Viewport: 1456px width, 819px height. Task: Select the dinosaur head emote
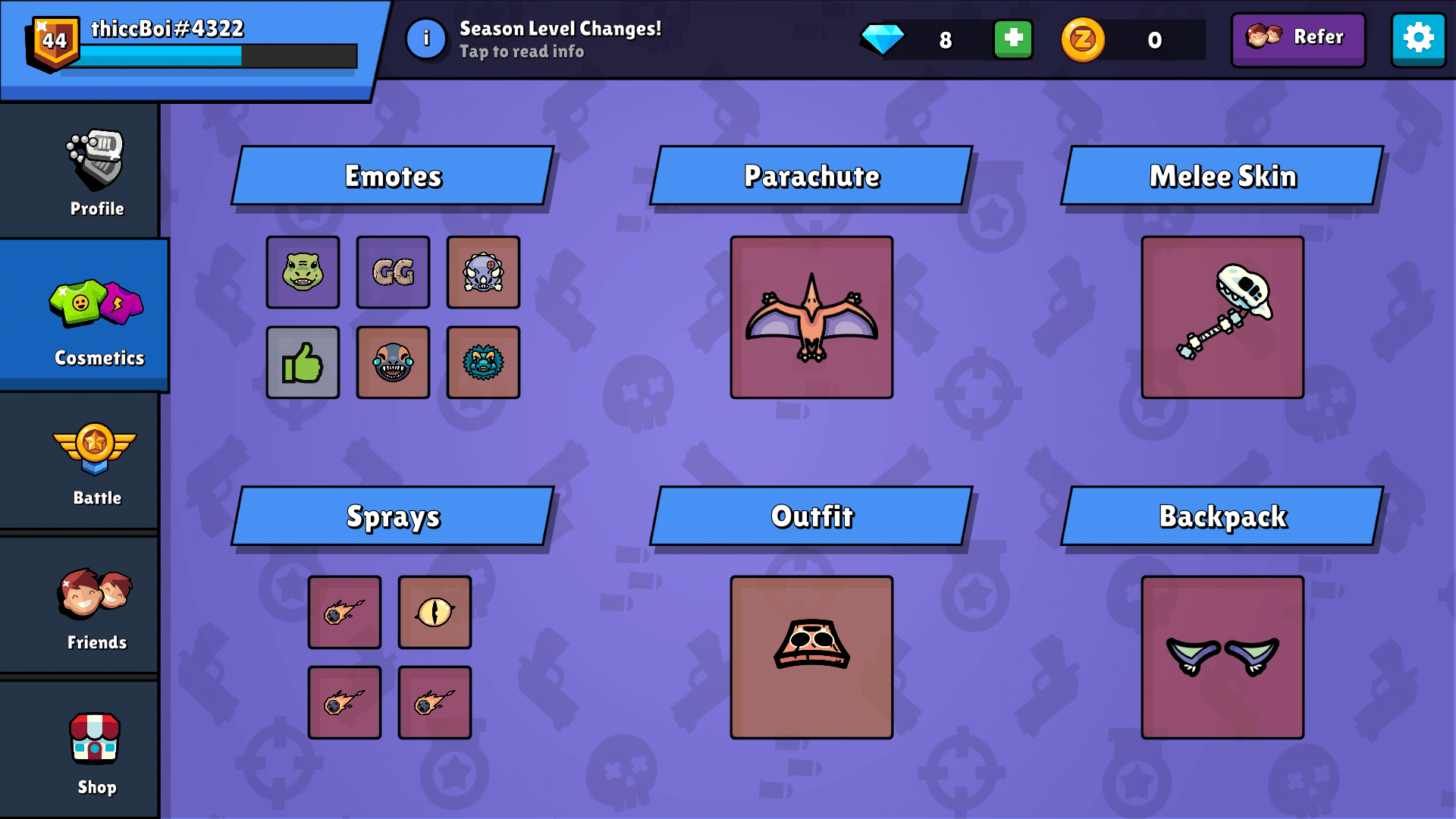click(302, 272)
